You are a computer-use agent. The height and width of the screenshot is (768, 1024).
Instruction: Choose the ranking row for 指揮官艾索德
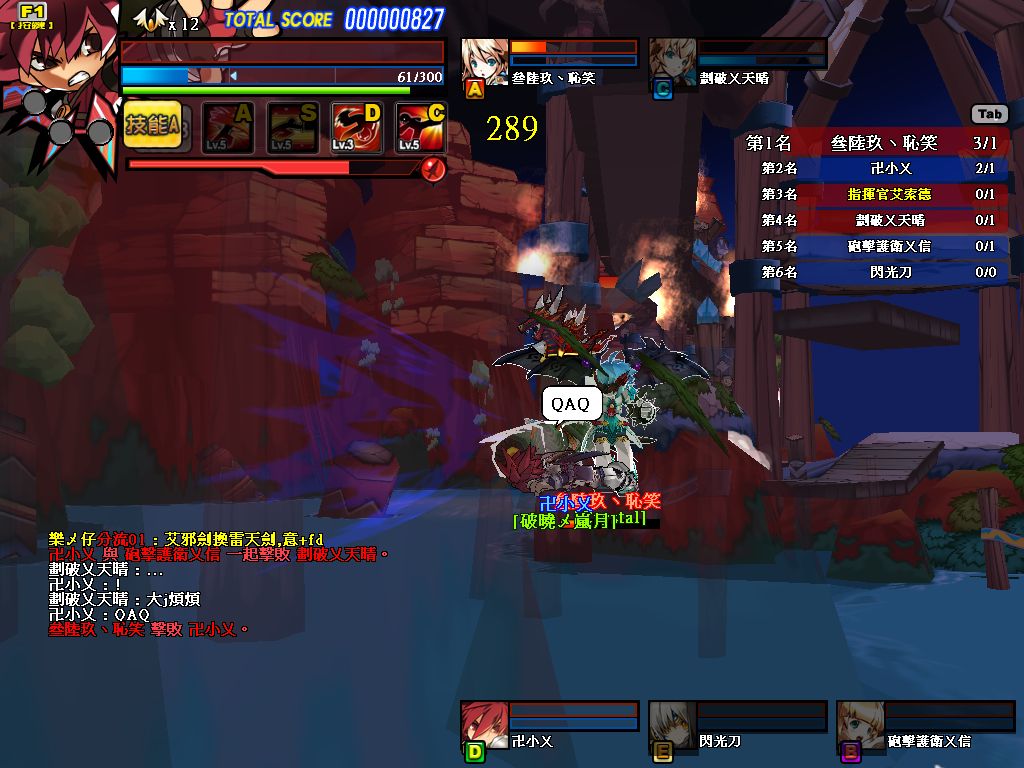pyautogui.click(x=870, y=194)
